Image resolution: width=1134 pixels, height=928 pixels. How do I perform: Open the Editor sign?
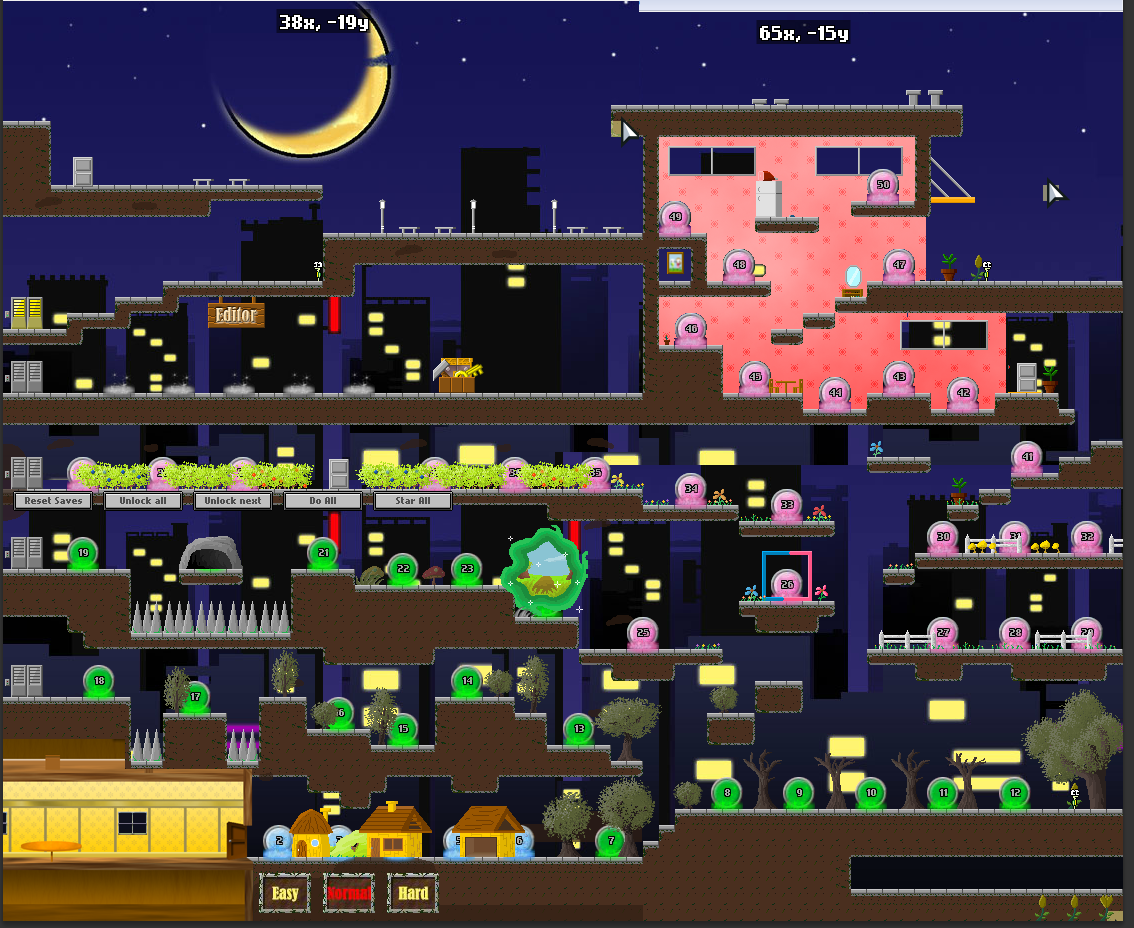pyautogui.click(x=236, y=315)
